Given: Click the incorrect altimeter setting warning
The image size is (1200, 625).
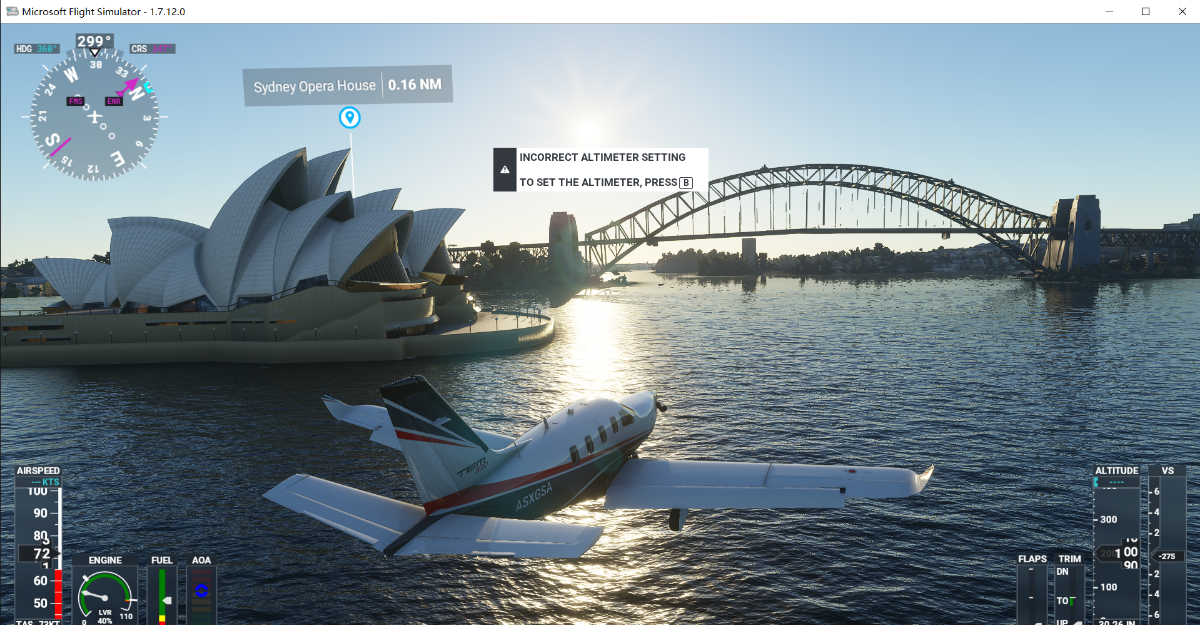Looking at the screenshot, I should tap(600, 169).
